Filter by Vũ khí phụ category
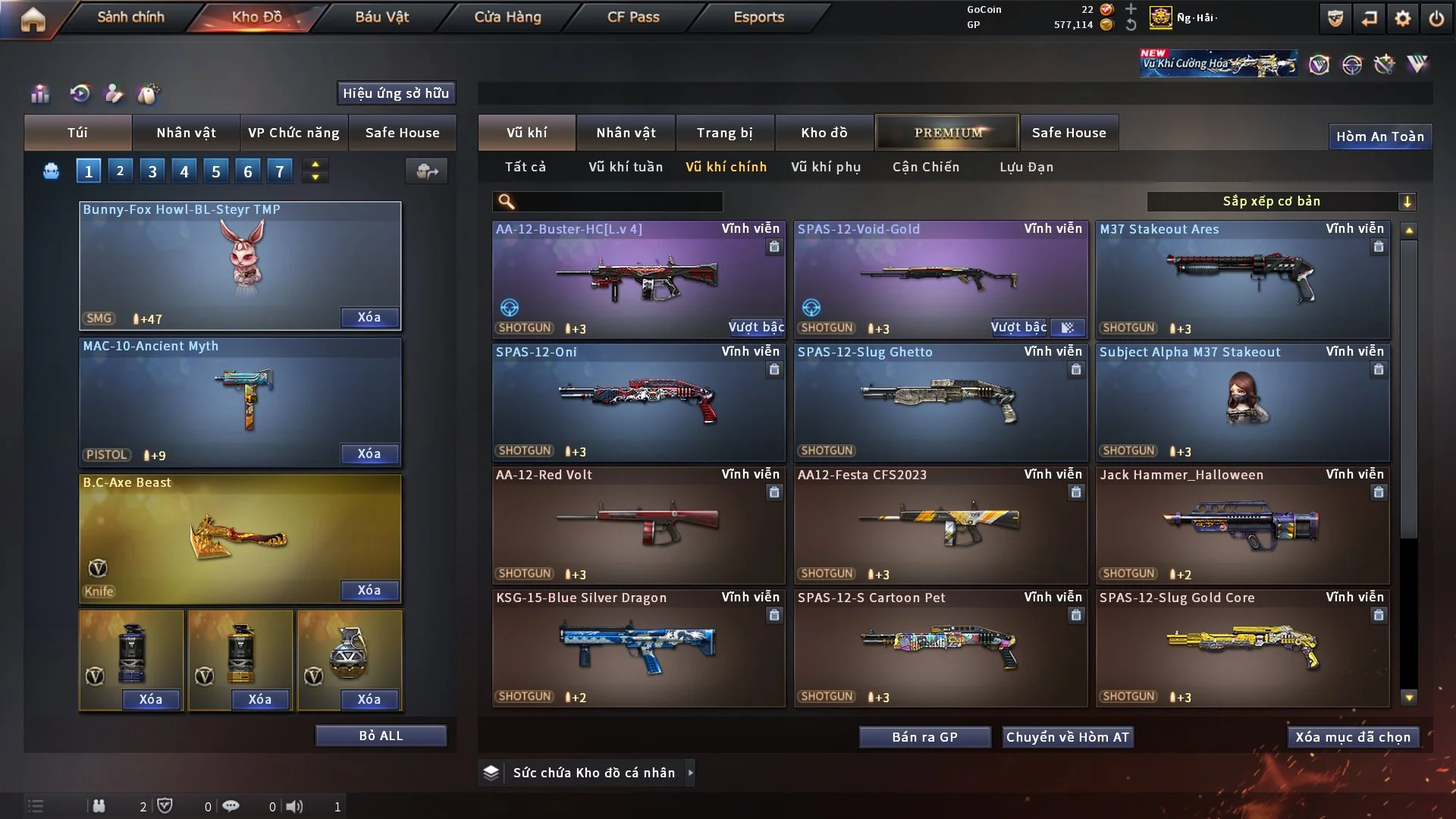Screen dimensions: 1456x819 (826, 167)
